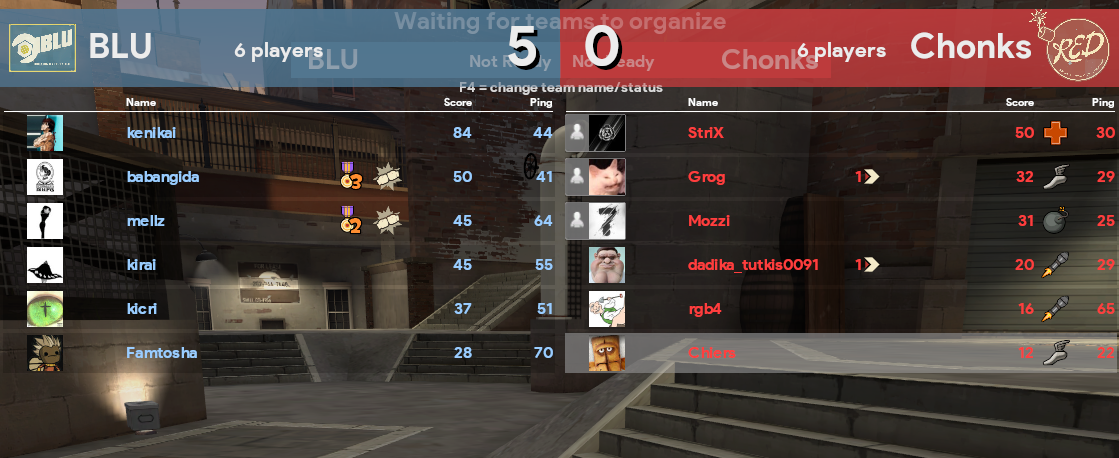Click Grog's cat avatar picture
The image size is (1119, 458).
coord(607,177)
